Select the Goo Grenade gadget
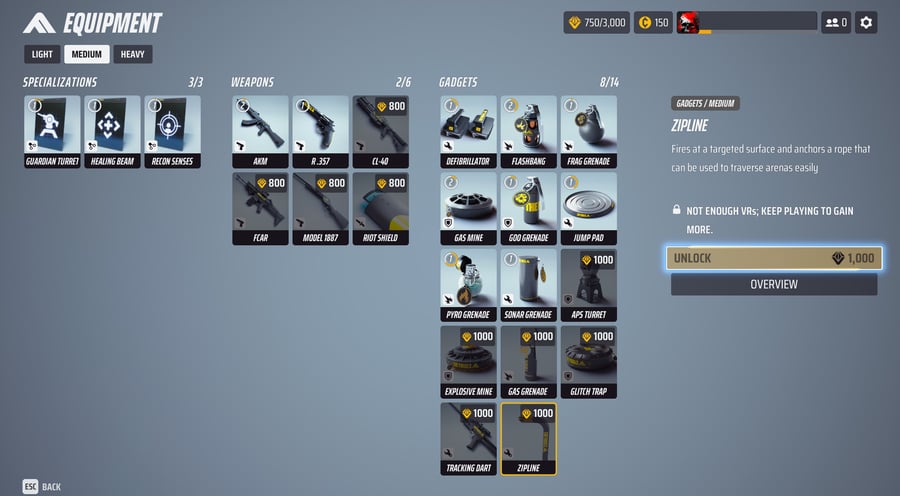The width and height of the screenshot is (900, 496). point(528,208)
